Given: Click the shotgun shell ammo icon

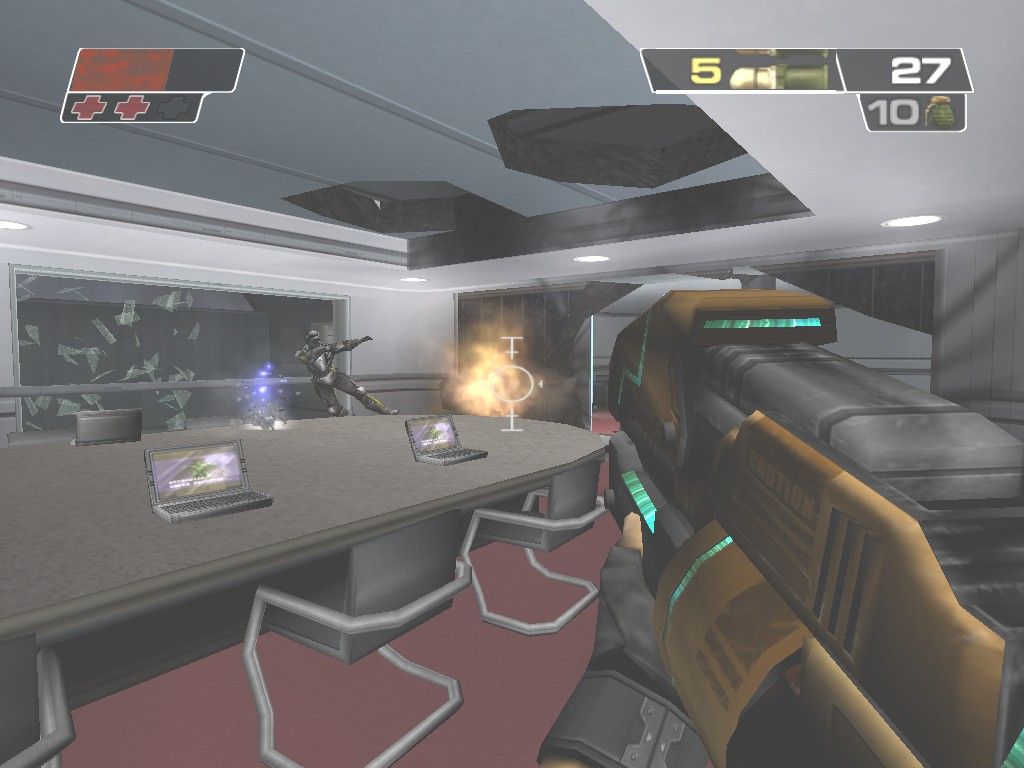Looking at the screenshot, I should click(778, 70).
